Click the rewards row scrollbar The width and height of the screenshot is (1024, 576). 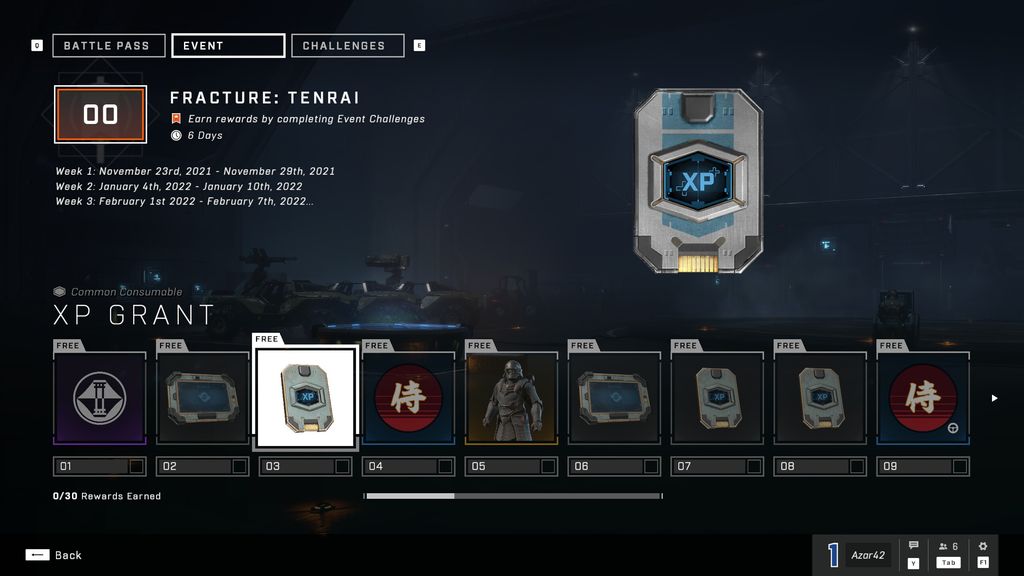point(512,496)
